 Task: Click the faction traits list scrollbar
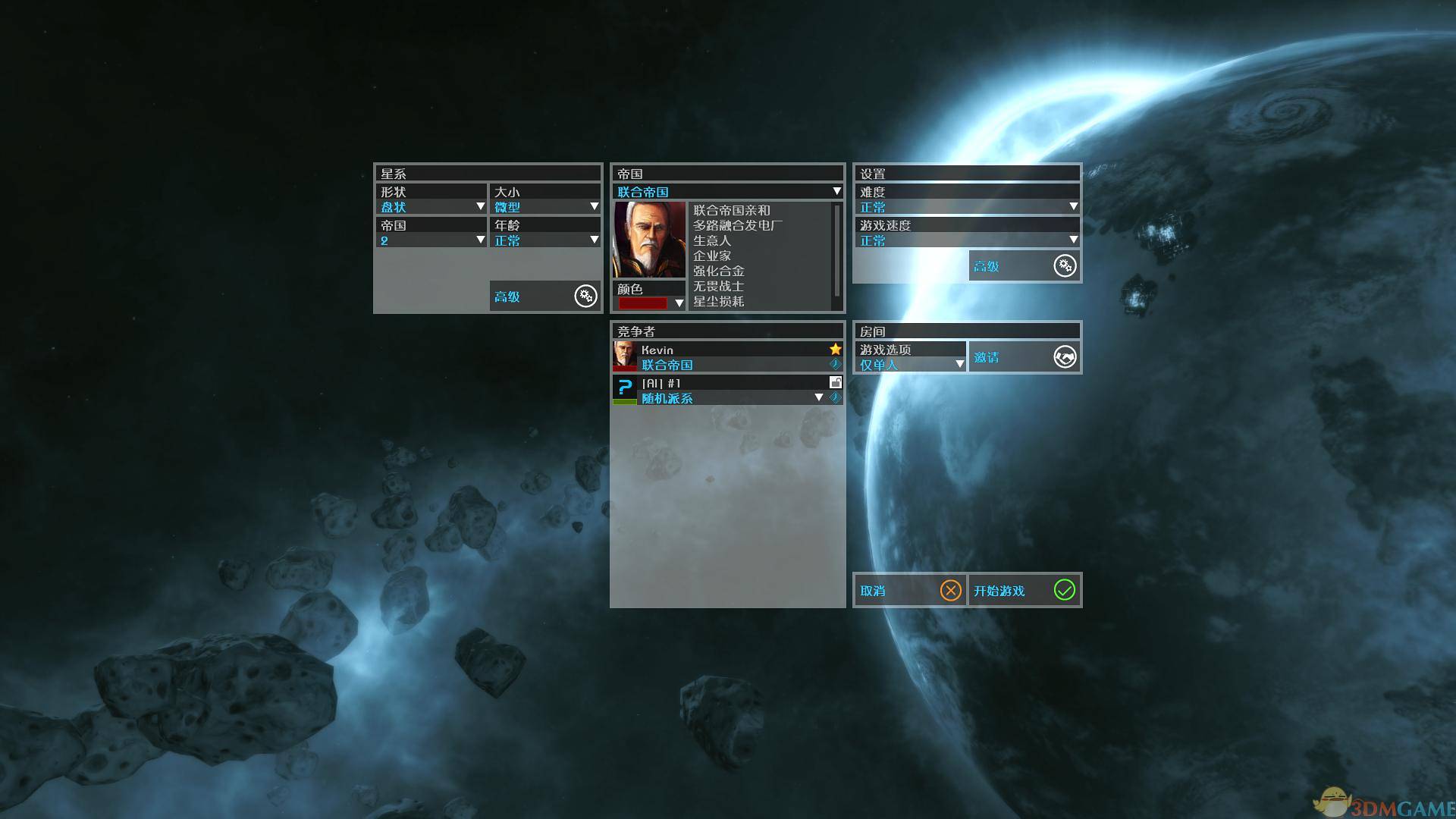836,250
